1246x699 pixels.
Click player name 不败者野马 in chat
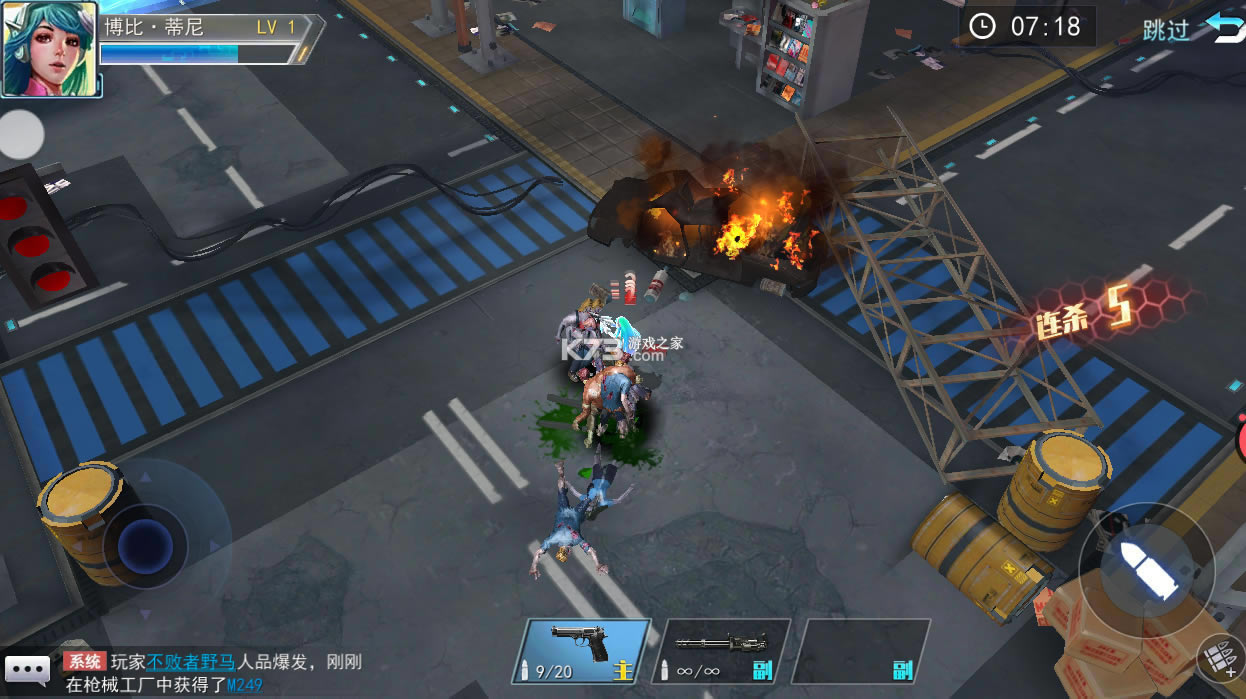pyautogui.click(x=191, y=662)
